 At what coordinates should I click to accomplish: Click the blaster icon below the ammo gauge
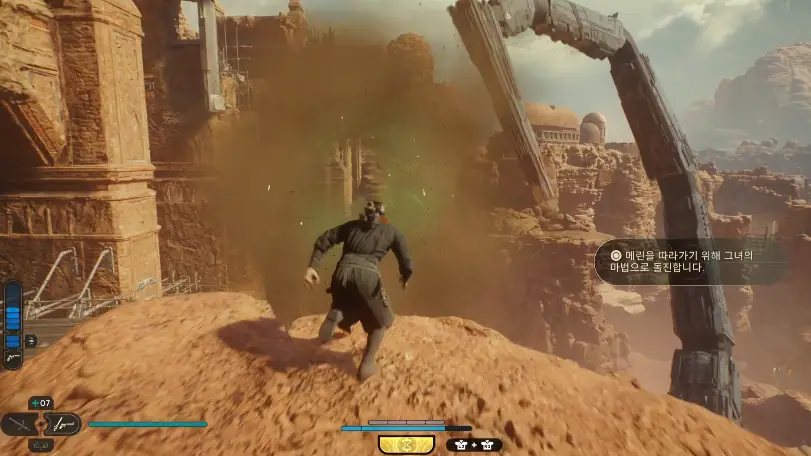(x=13, y=356)
